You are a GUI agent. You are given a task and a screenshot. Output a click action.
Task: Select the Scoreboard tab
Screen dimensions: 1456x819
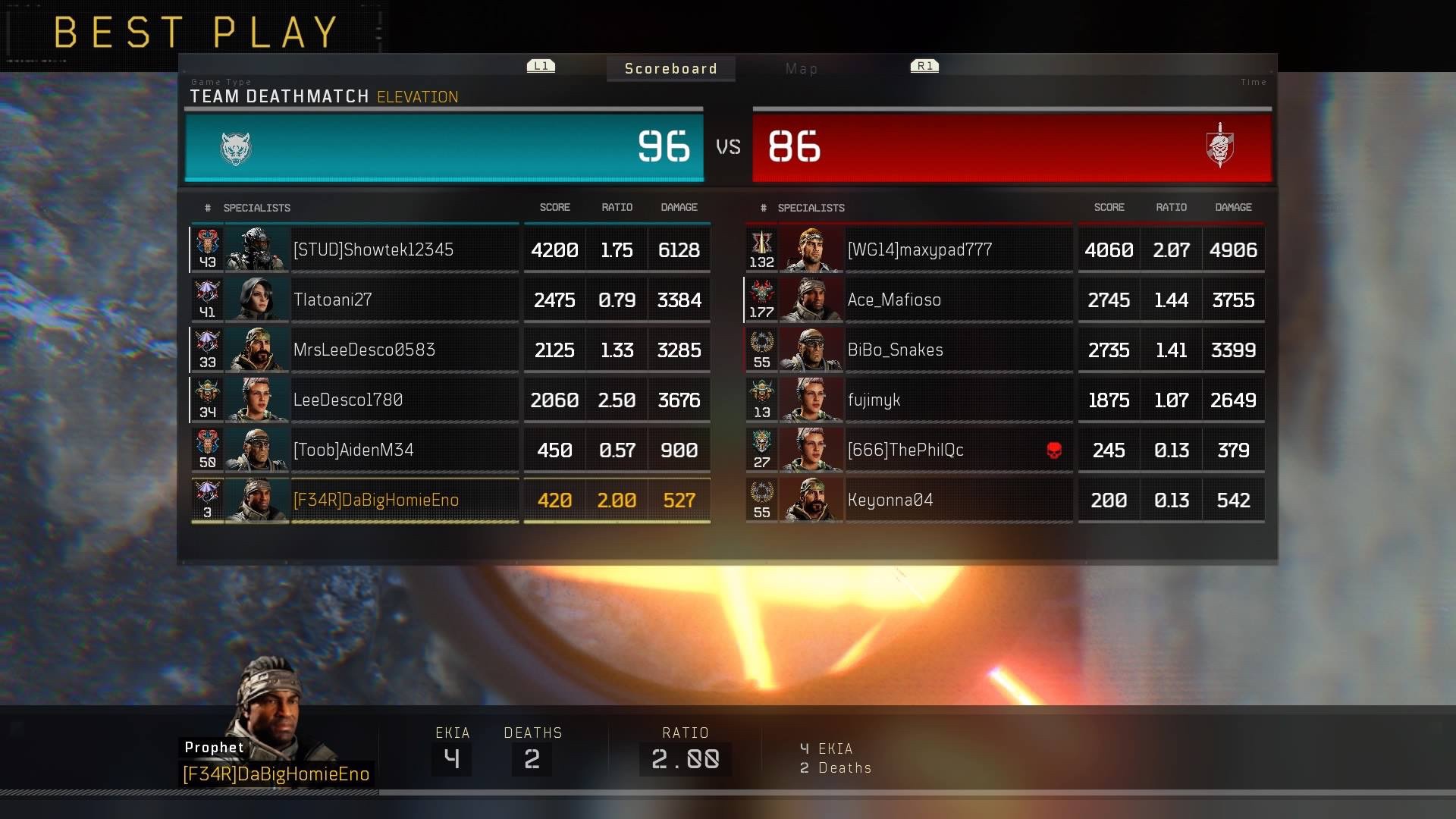click(x=670, y=69)
